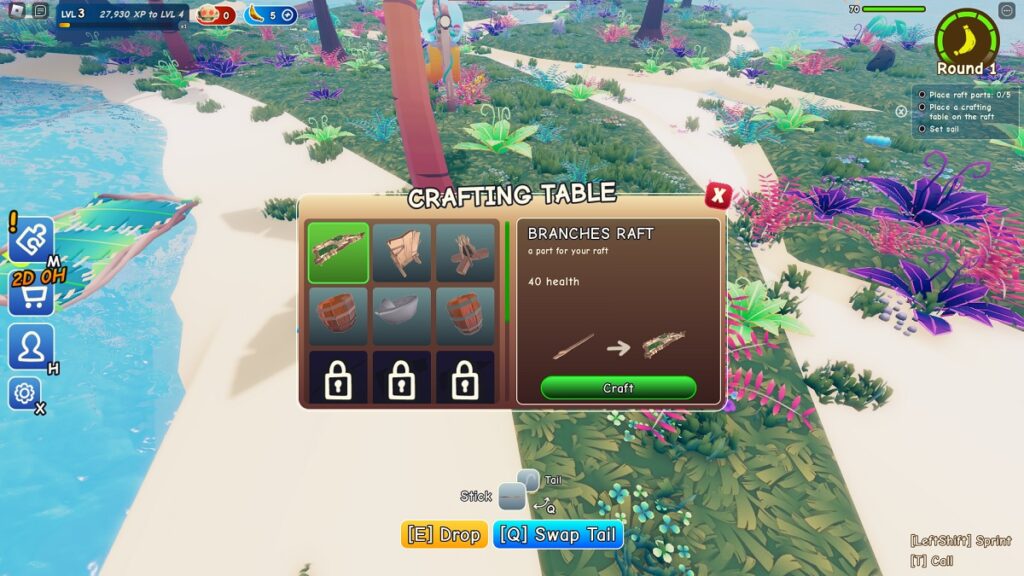This screenshot has height=576, width=1024.
Task: Click the banana currency plus button
Action: [x=288, y=15]
